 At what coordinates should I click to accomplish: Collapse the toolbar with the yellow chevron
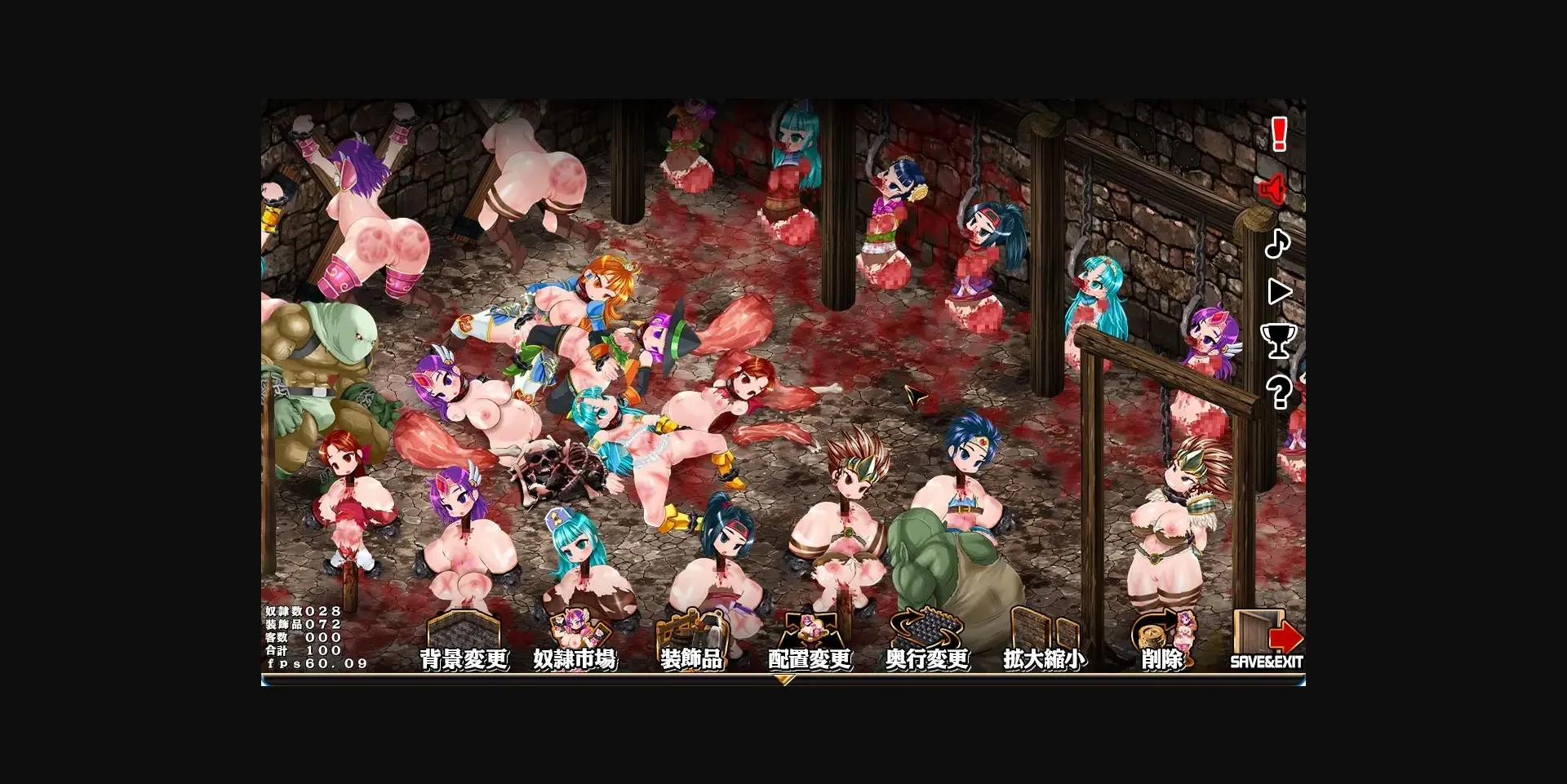(x=785, y=680)
